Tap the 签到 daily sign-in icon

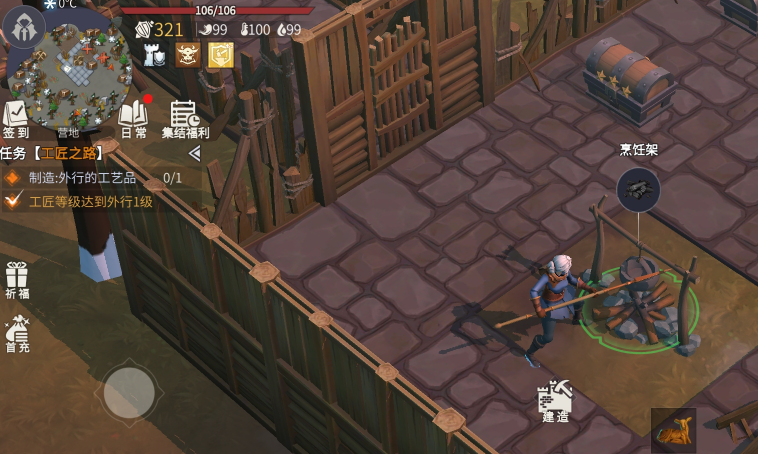(16, 118)
